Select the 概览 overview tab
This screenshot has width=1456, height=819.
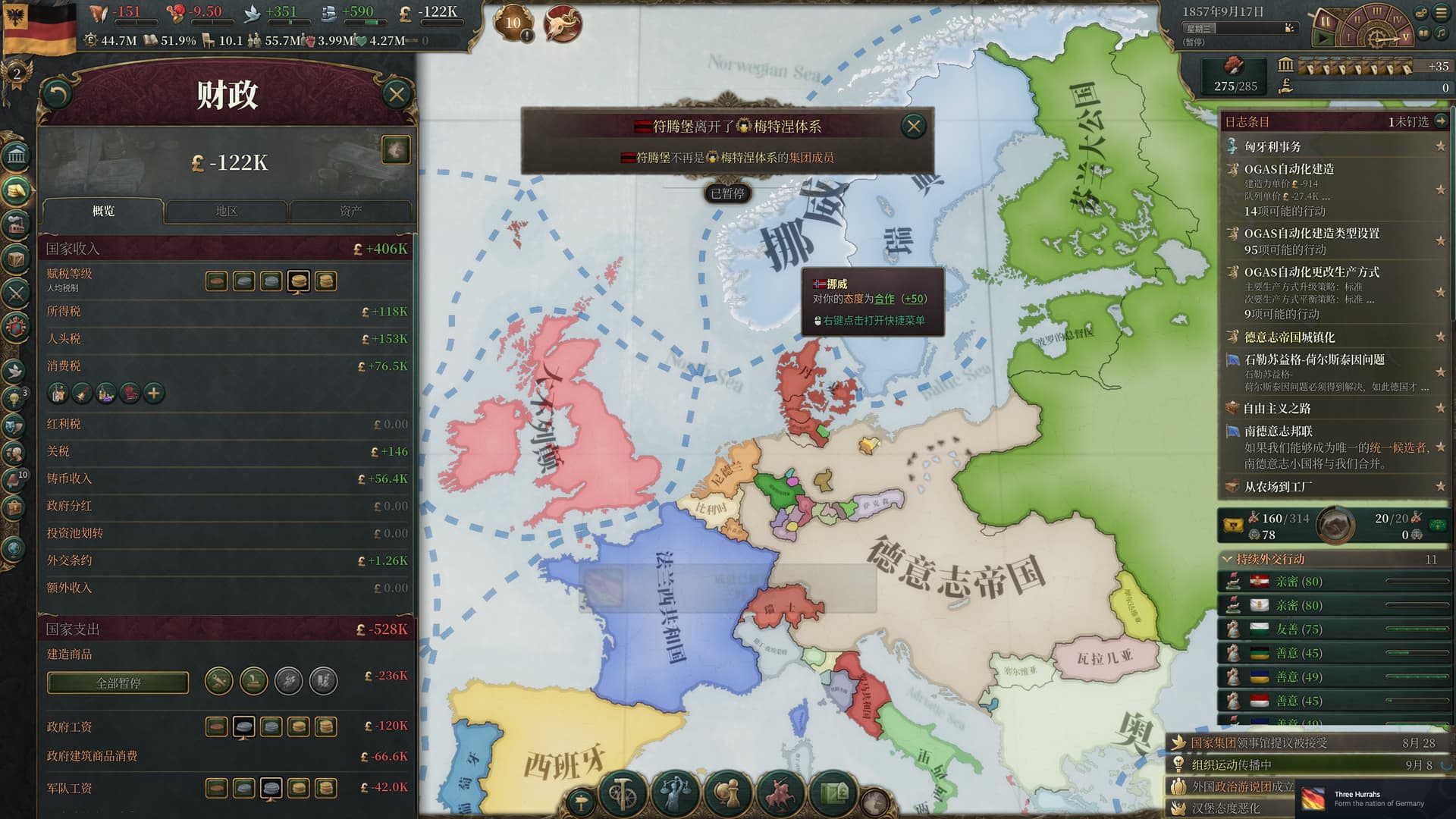[103, 211]
